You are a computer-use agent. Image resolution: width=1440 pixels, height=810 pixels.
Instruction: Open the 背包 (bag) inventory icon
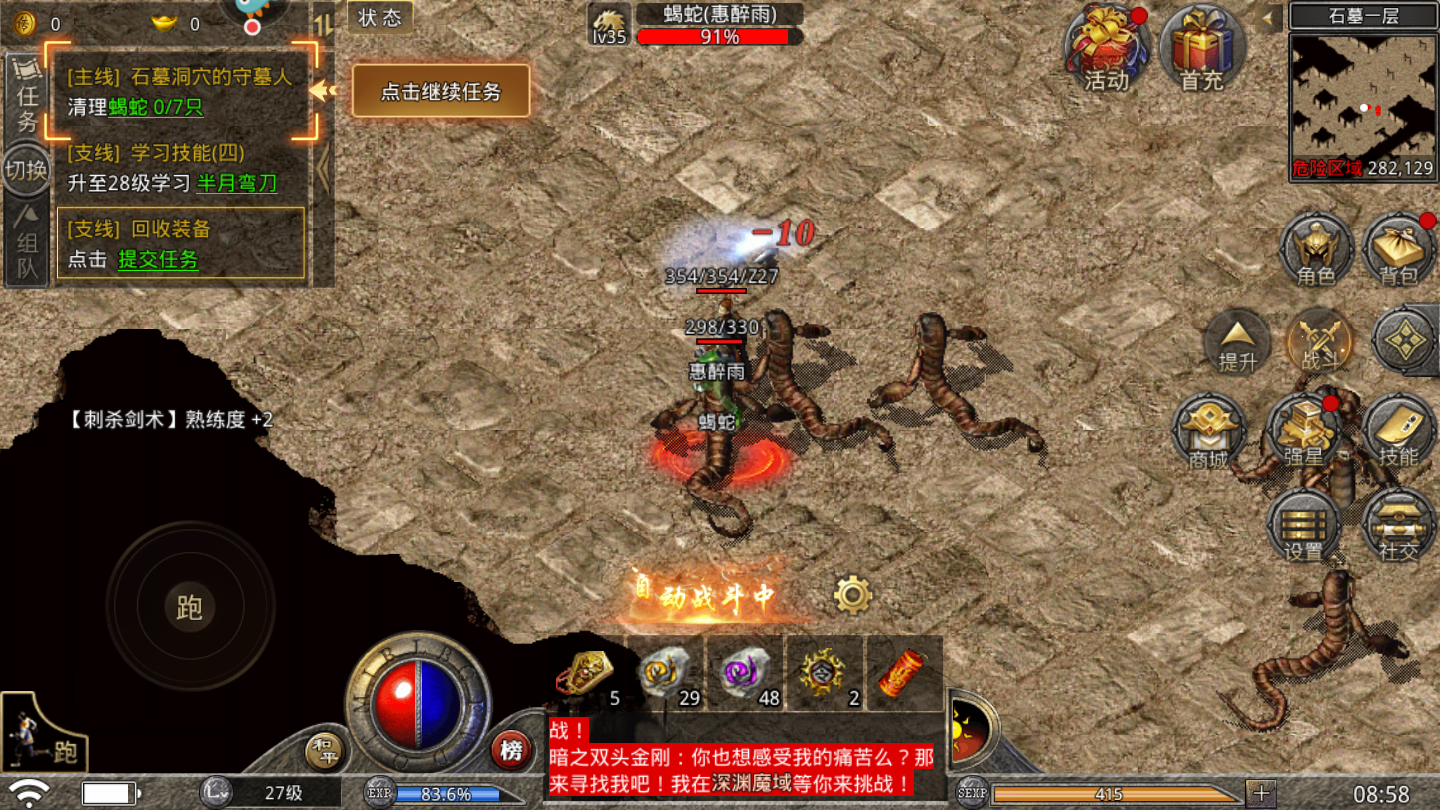(x=1399, y=251)
